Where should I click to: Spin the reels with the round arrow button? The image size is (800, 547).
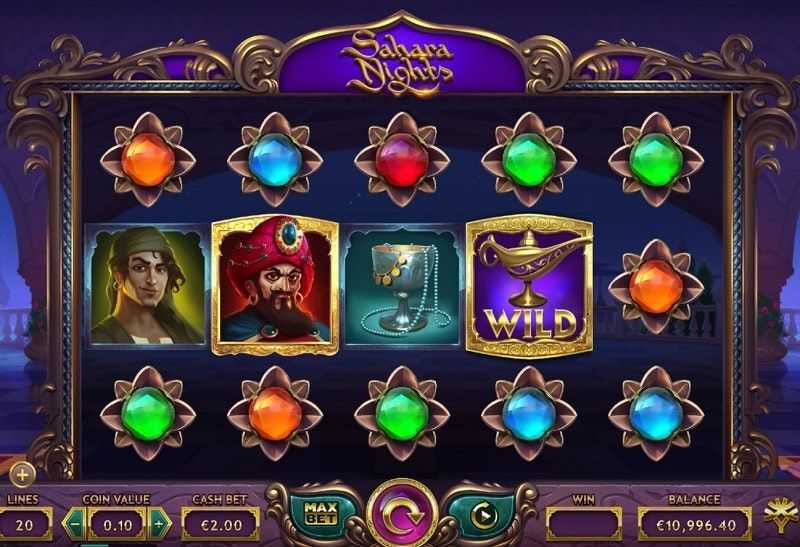tap(401, 515)
